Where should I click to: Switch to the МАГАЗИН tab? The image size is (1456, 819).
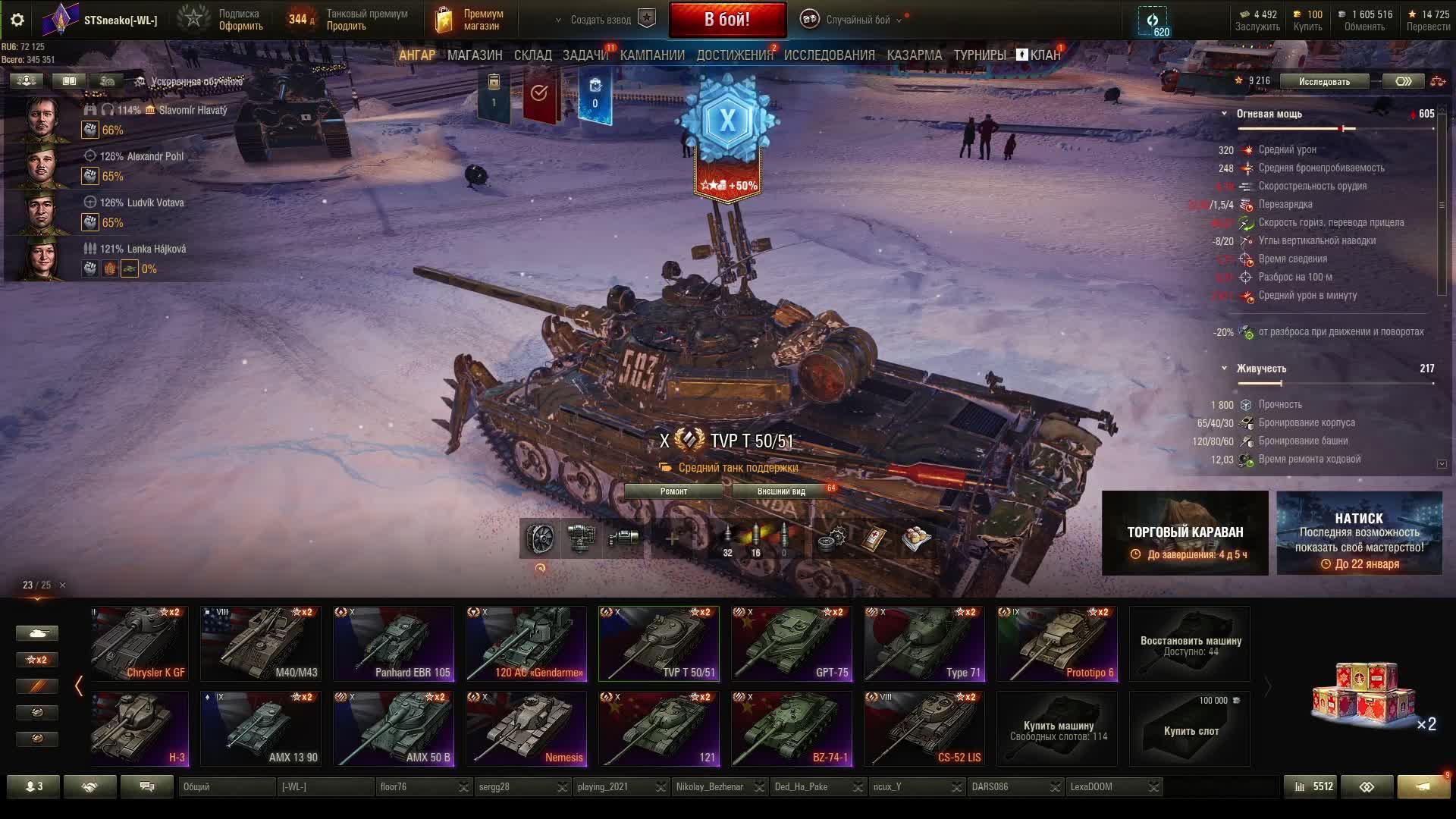coord(475,55)
